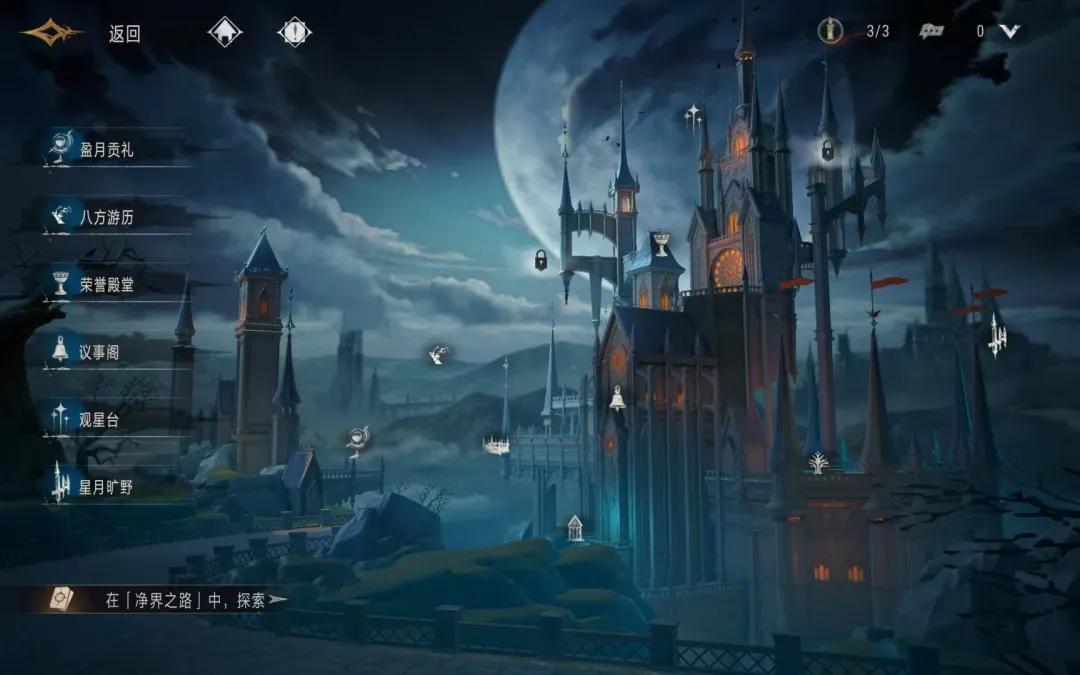Viewport: 1080px width, 675px height.
Task: Click the small shrine marker at the bottom
Action: click(575, 527)
